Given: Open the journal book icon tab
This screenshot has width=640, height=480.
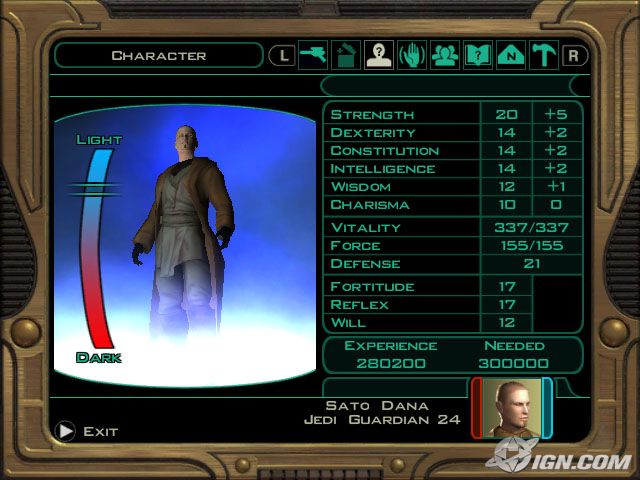Looking at the screenshot, I should click(x=478, y=55).
